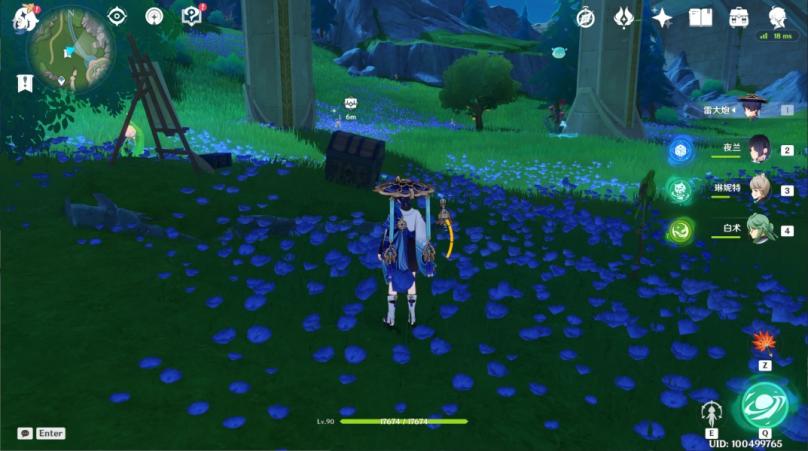Activate the Elemental Burst swirl icon
The image size is (808, 451).
(x=764, y=404)
